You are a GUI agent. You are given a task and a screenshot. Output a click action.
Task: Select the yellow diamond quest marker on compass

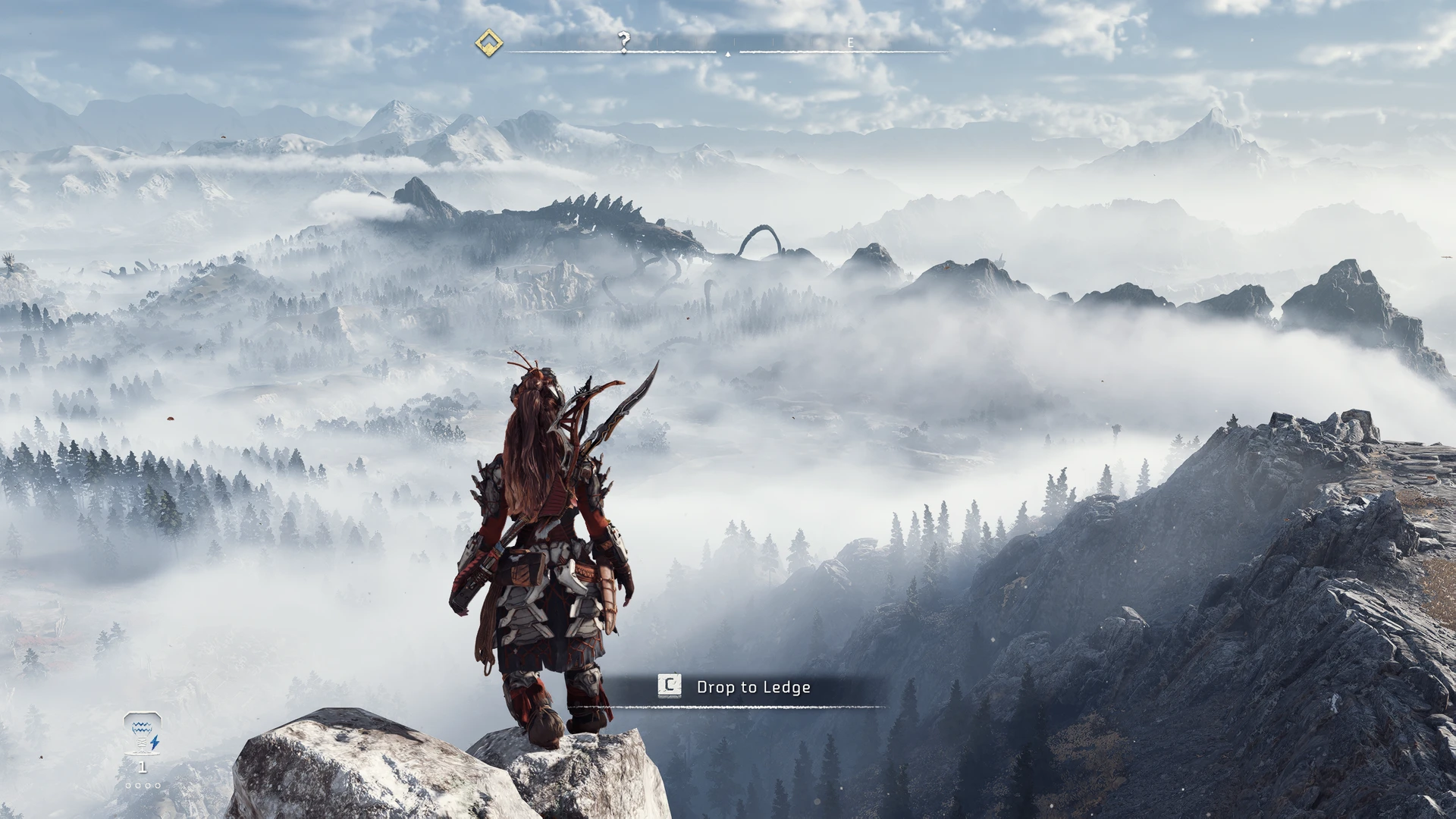point(489,43)
